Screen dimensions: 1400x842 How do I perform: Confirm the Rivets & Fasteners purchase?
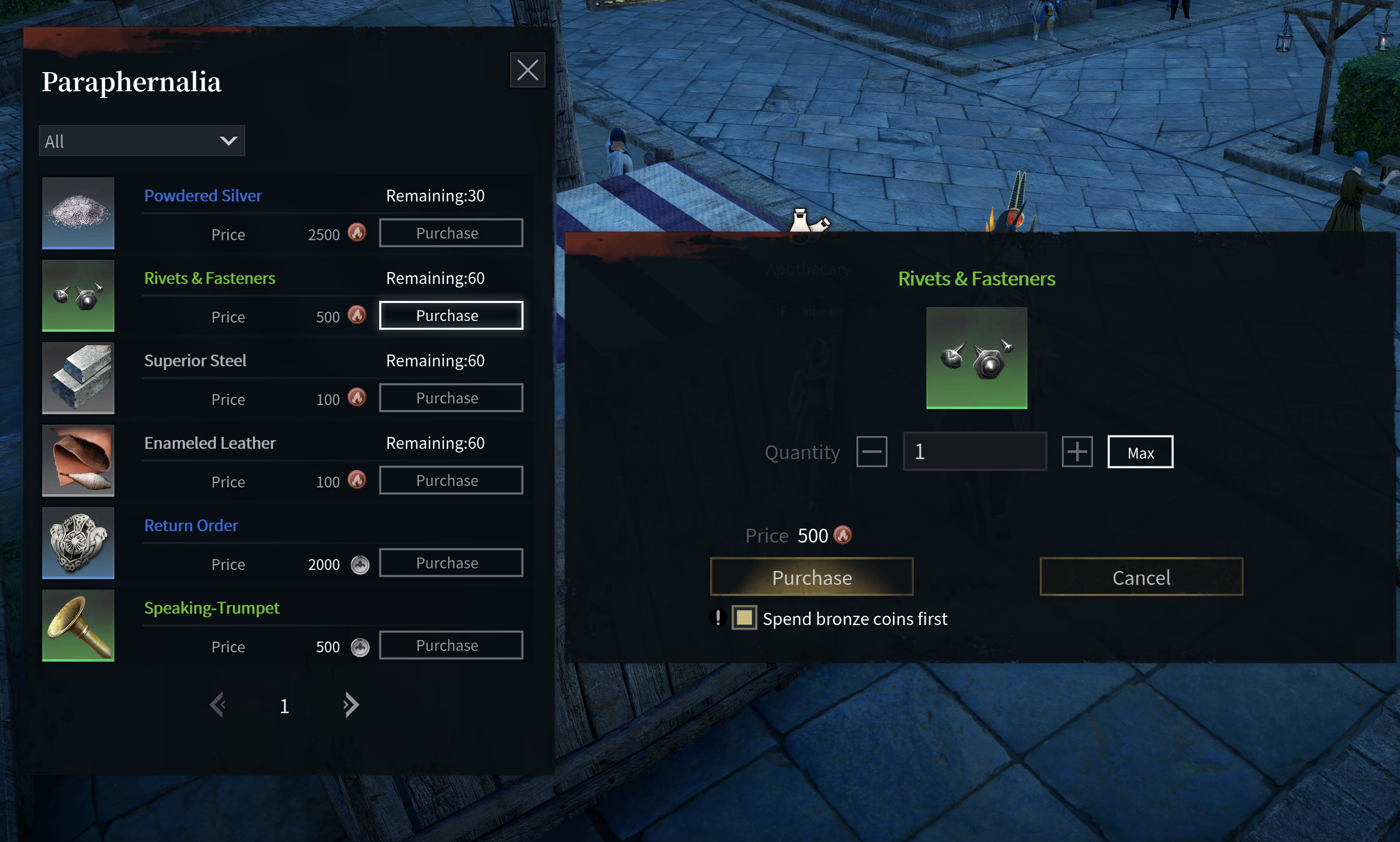(811, 577)
